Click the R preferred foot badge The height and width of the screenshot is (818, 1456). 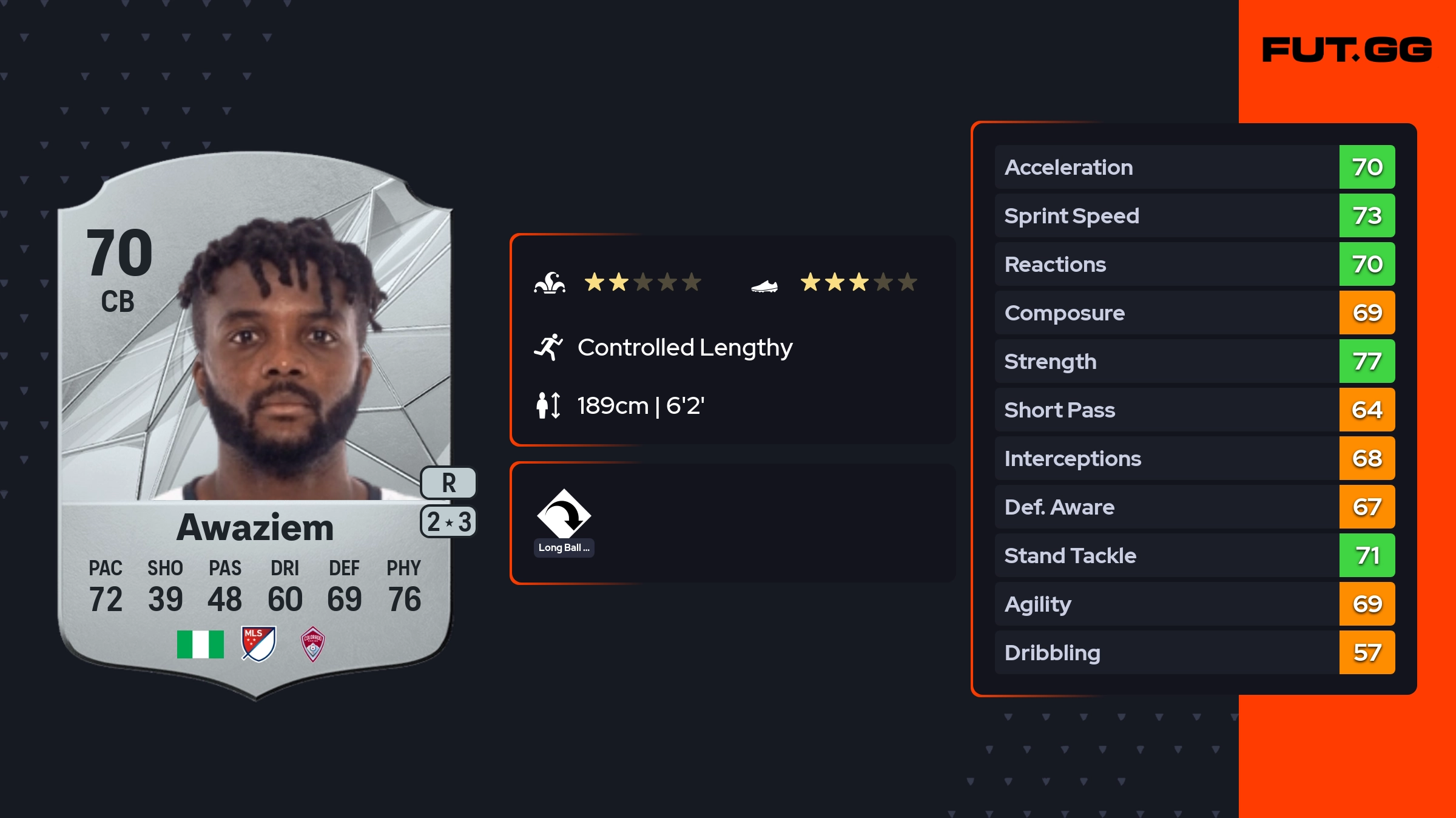pos(448,483)
